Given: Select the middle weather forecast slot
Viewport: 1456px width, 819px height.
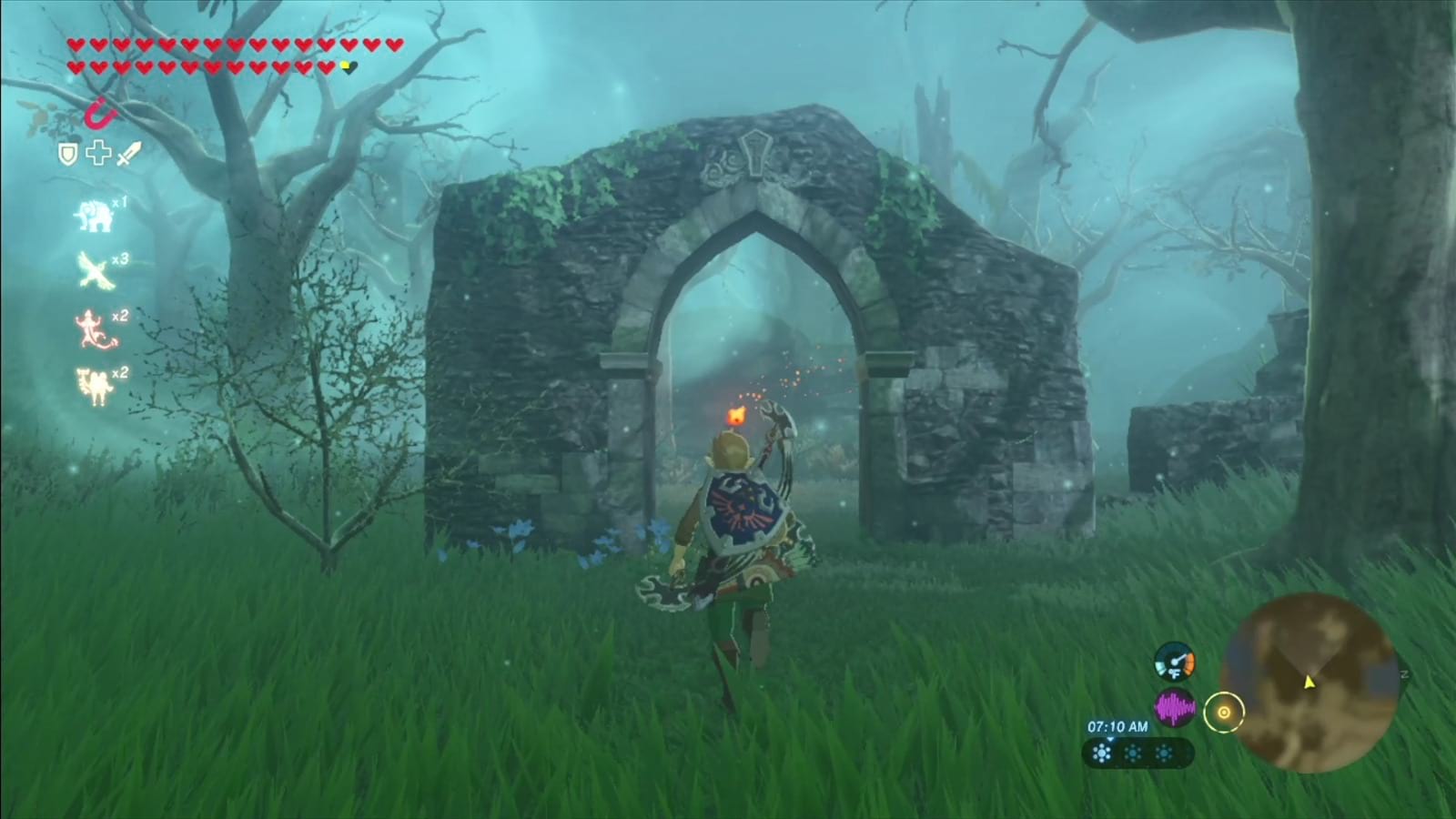Looking at the screenshot, I should pyautogui.click(x=1131, y=753).
